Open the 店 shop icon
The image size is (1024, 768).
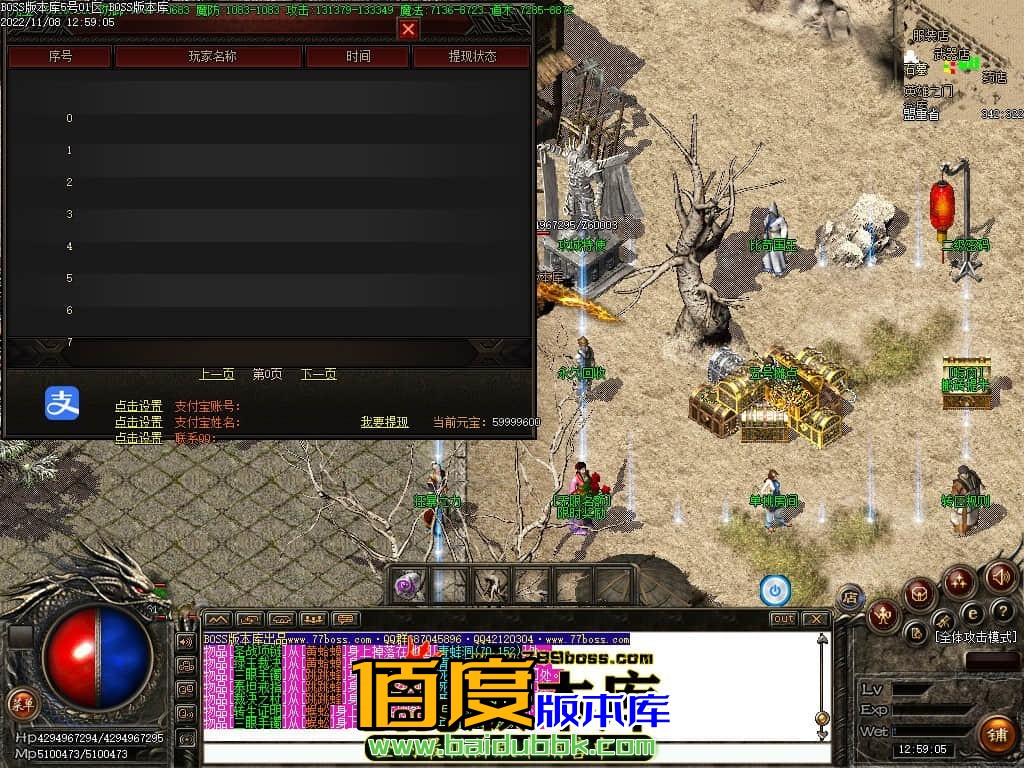[850, 597]
